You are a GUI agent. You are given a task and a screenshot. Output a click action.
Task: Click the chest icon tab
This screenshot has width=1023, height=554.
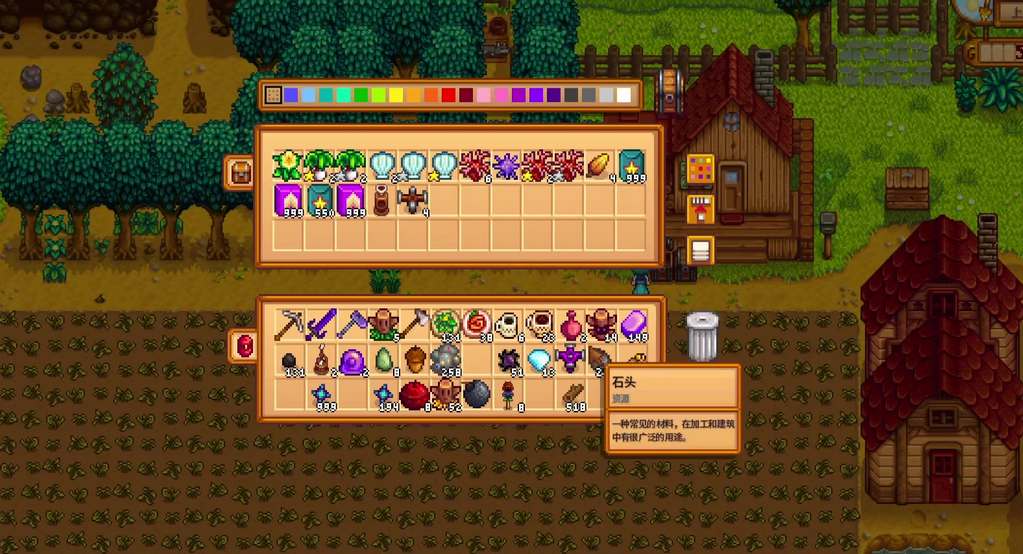pyautogui.click(x=240, y=172)
